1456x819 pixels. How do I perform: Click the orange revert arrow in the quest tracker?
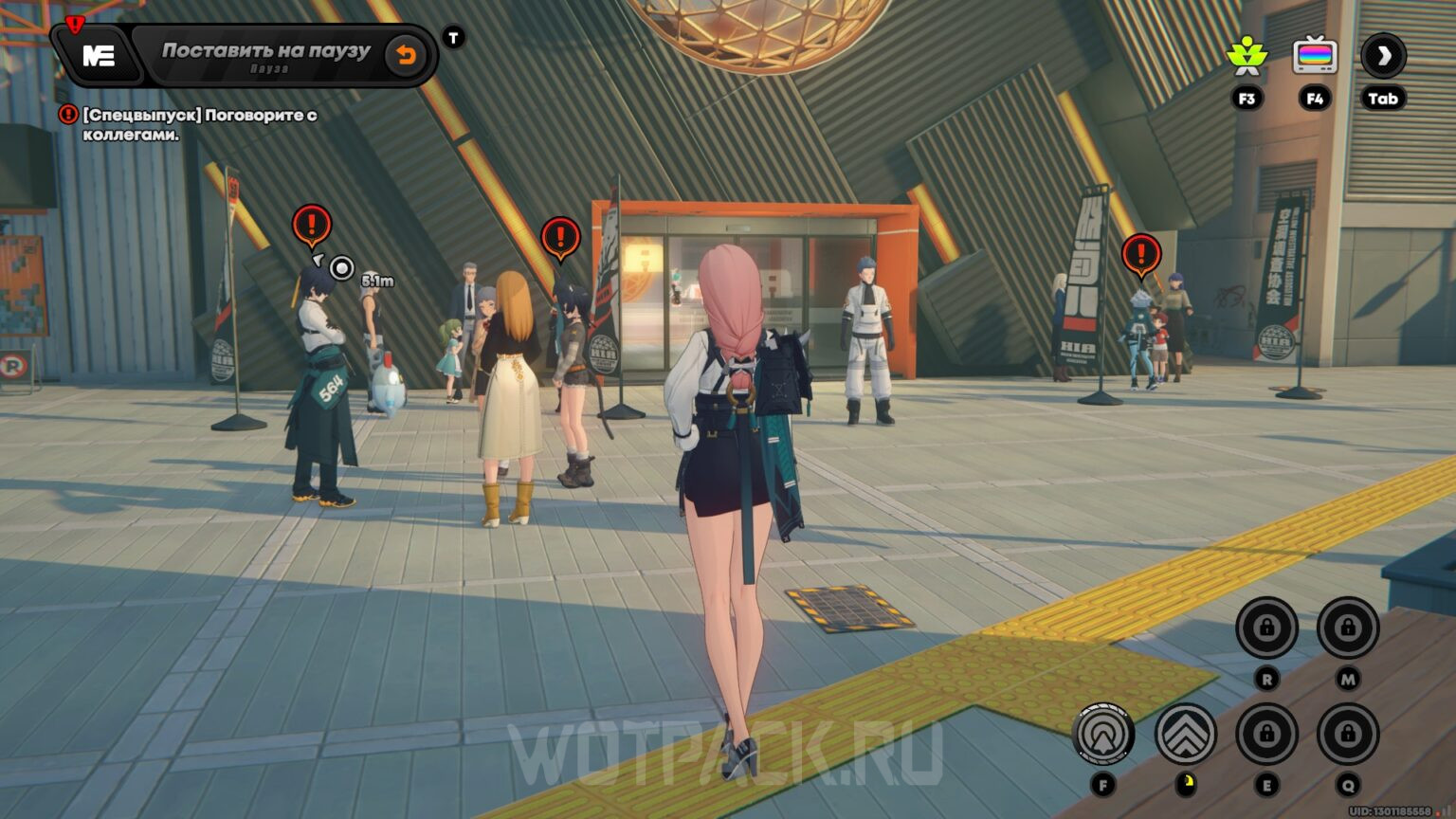coord(407,55)
